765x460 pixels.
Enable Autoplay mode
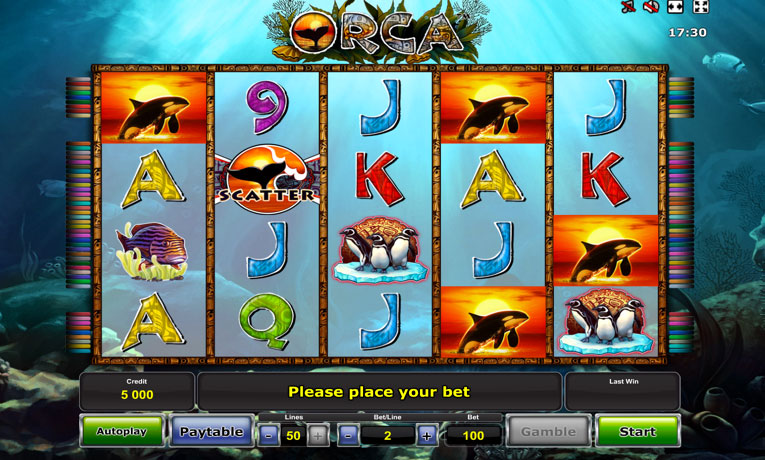pos(122,432)
